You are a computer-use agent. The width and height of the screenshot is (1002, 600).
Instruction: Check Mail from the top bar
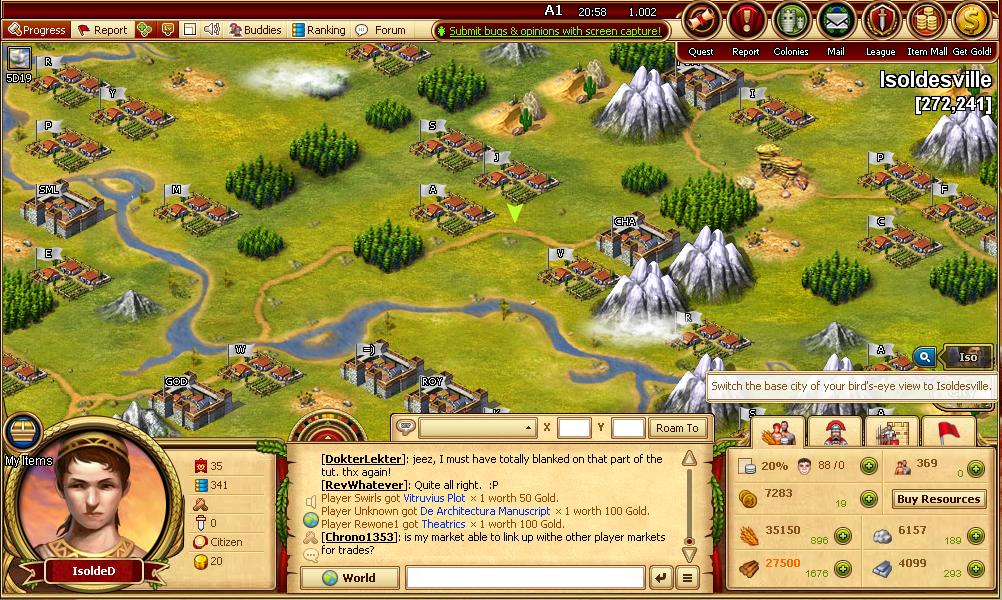point(836,20)
